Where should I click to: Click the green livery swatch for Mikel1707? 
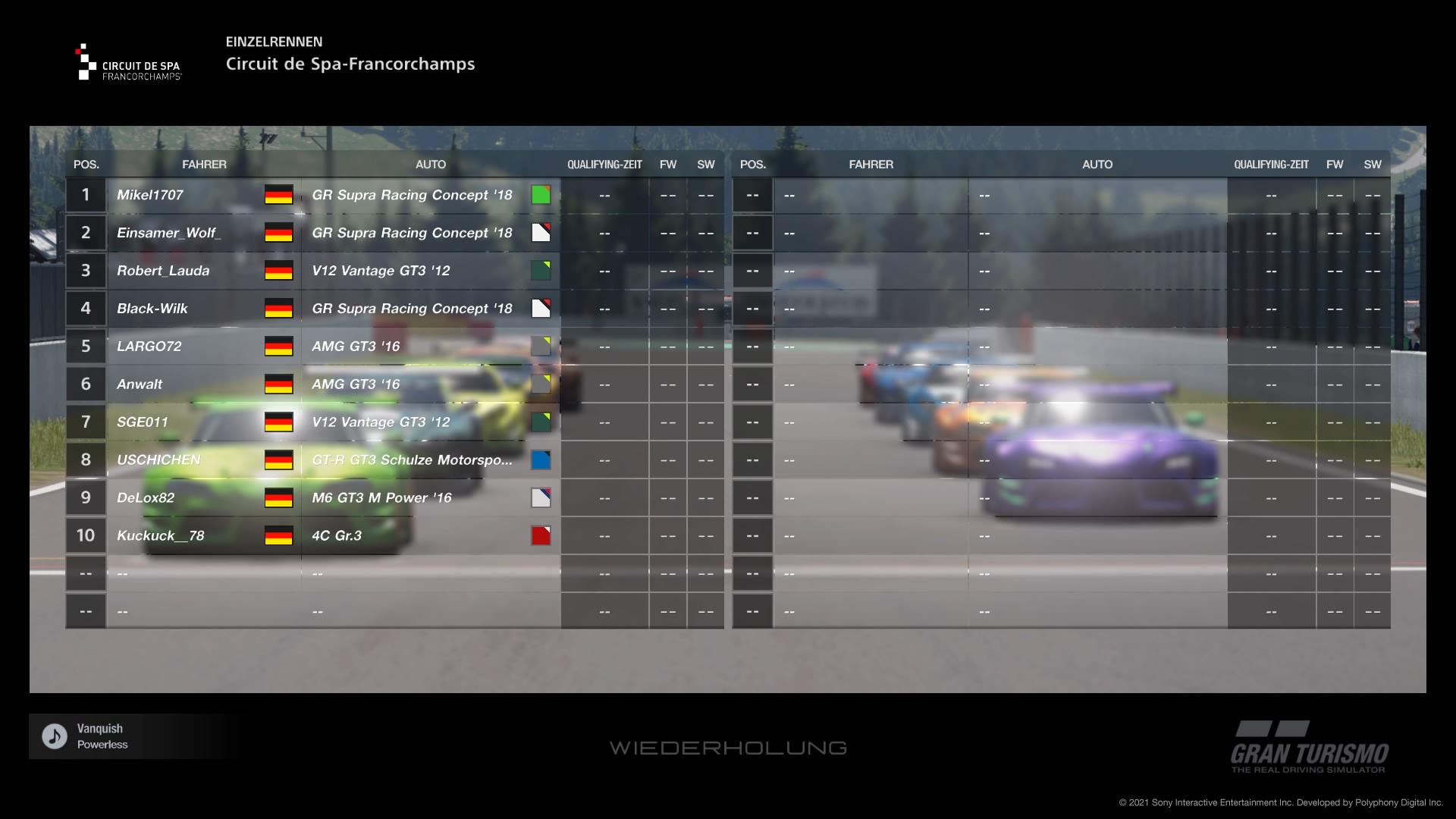click(541, 195)
